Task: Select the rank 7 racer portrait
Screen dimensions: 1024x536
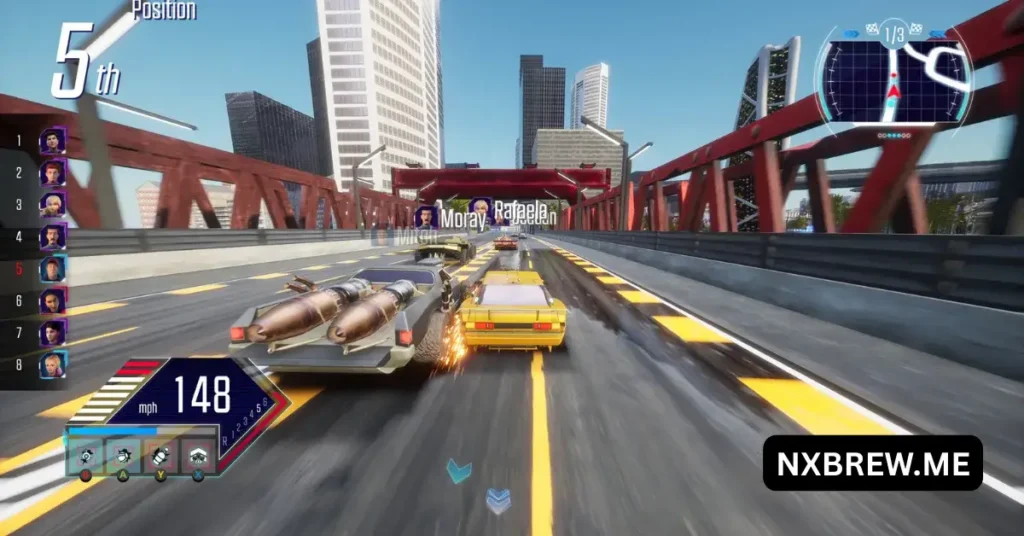Action: pos(53,332)
